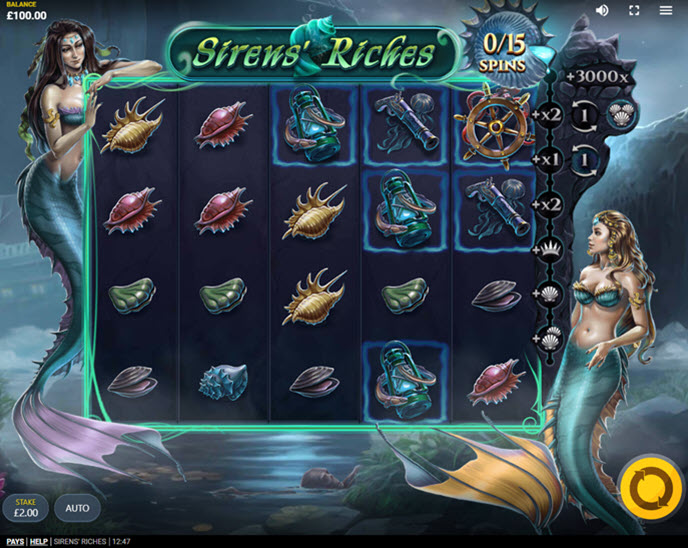Open the STAKE £2.00 selector

coord(25,508)
